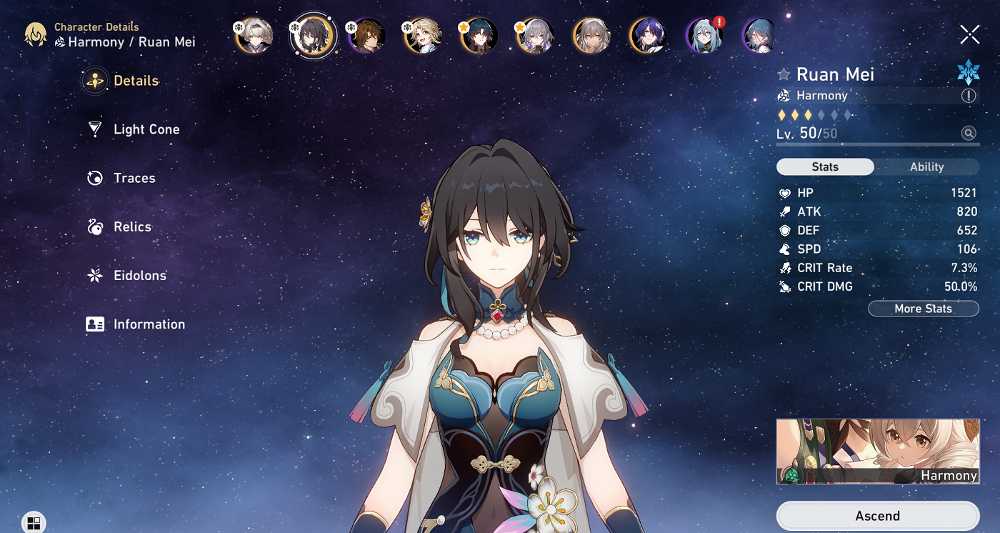
Task: Click the Ice element snowflake icon
Action: [x=968, y=72]
